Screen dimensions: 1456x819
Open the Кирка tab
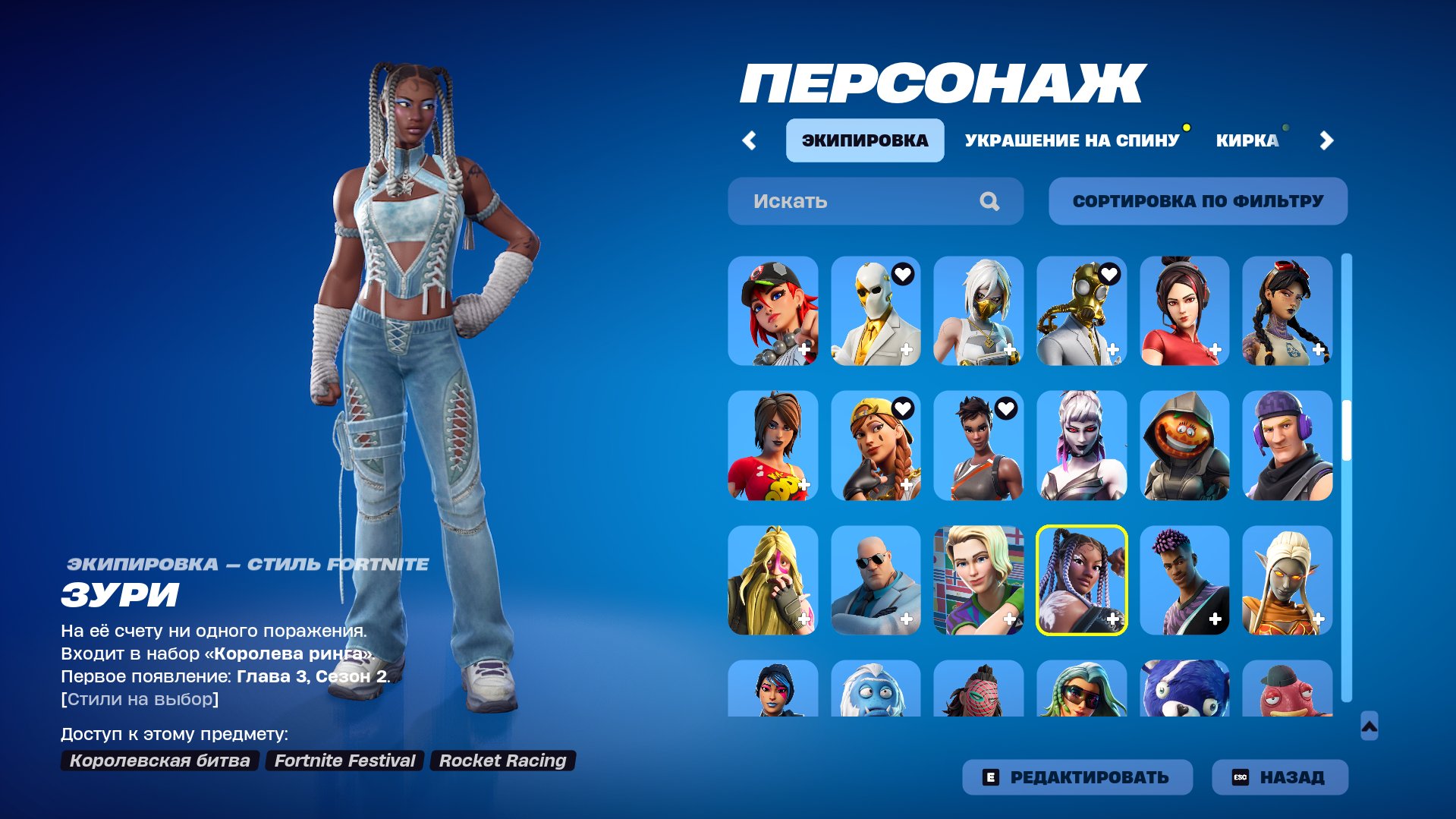tap(1249, 139)
